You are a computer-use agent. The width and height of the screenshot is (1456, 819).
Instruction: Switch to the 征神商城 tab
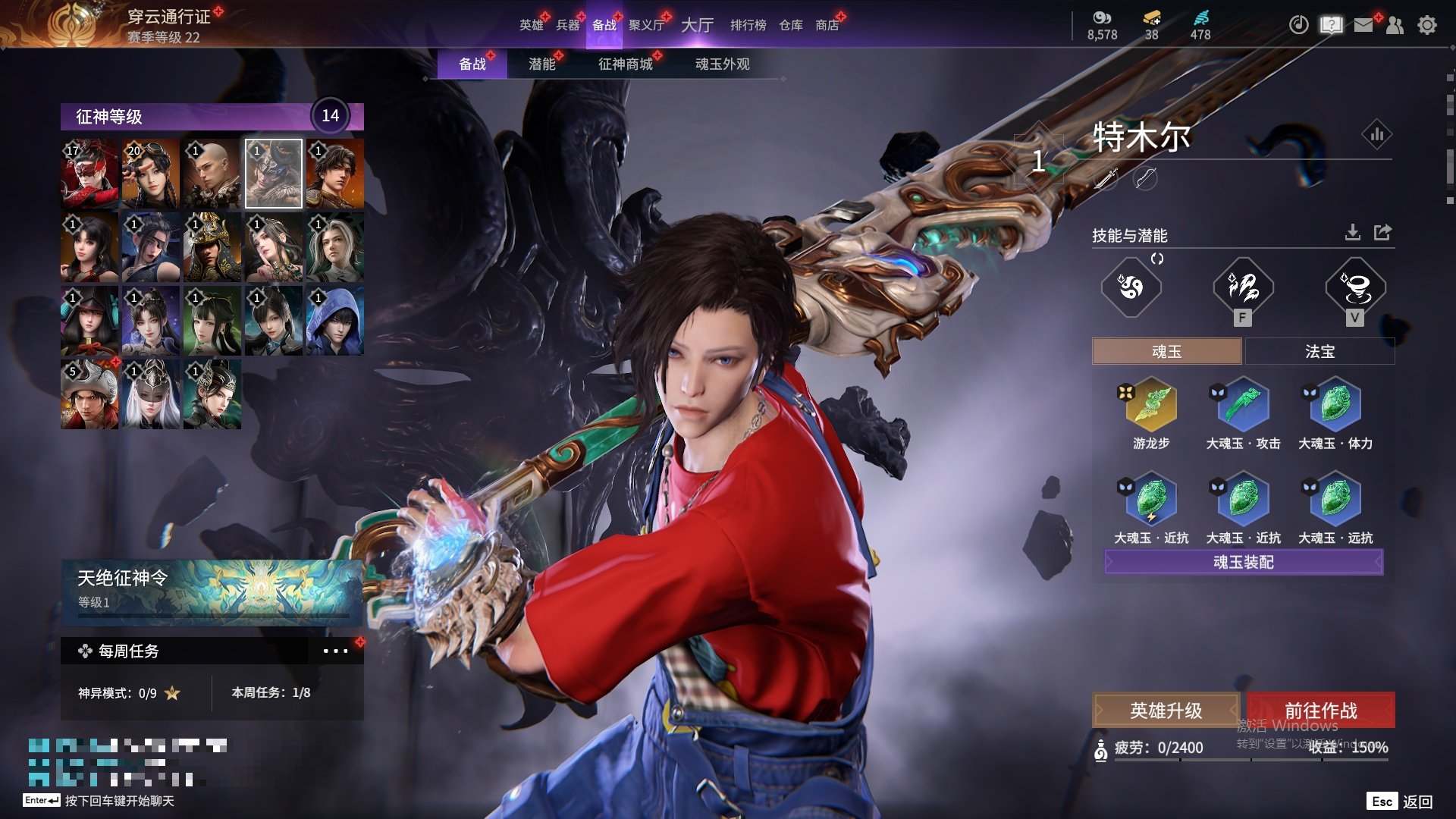625,64
